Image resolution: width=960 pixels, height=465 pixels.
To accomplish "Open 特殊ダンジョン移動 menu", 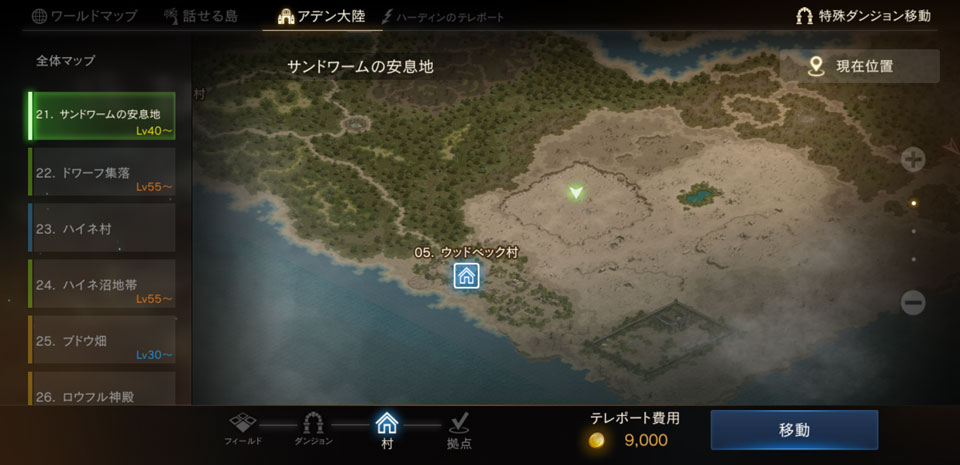I will (863, 16).
